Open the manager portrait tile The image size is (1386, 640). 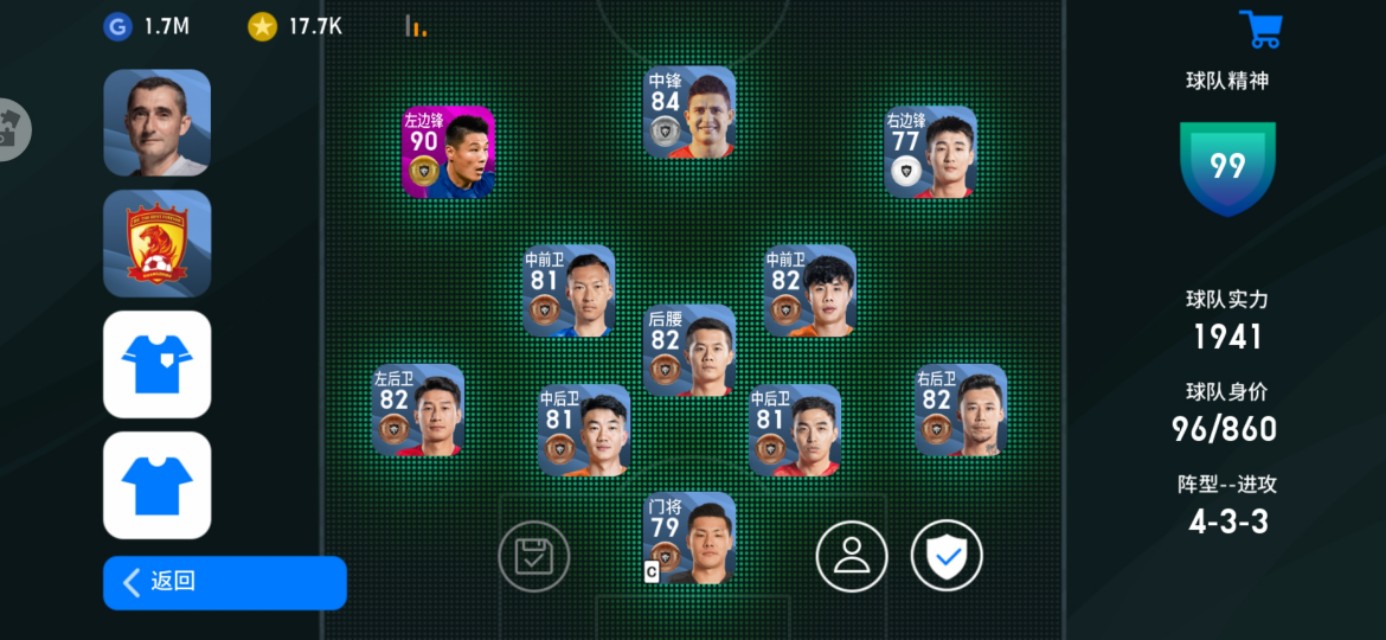[x=157, y=123]
